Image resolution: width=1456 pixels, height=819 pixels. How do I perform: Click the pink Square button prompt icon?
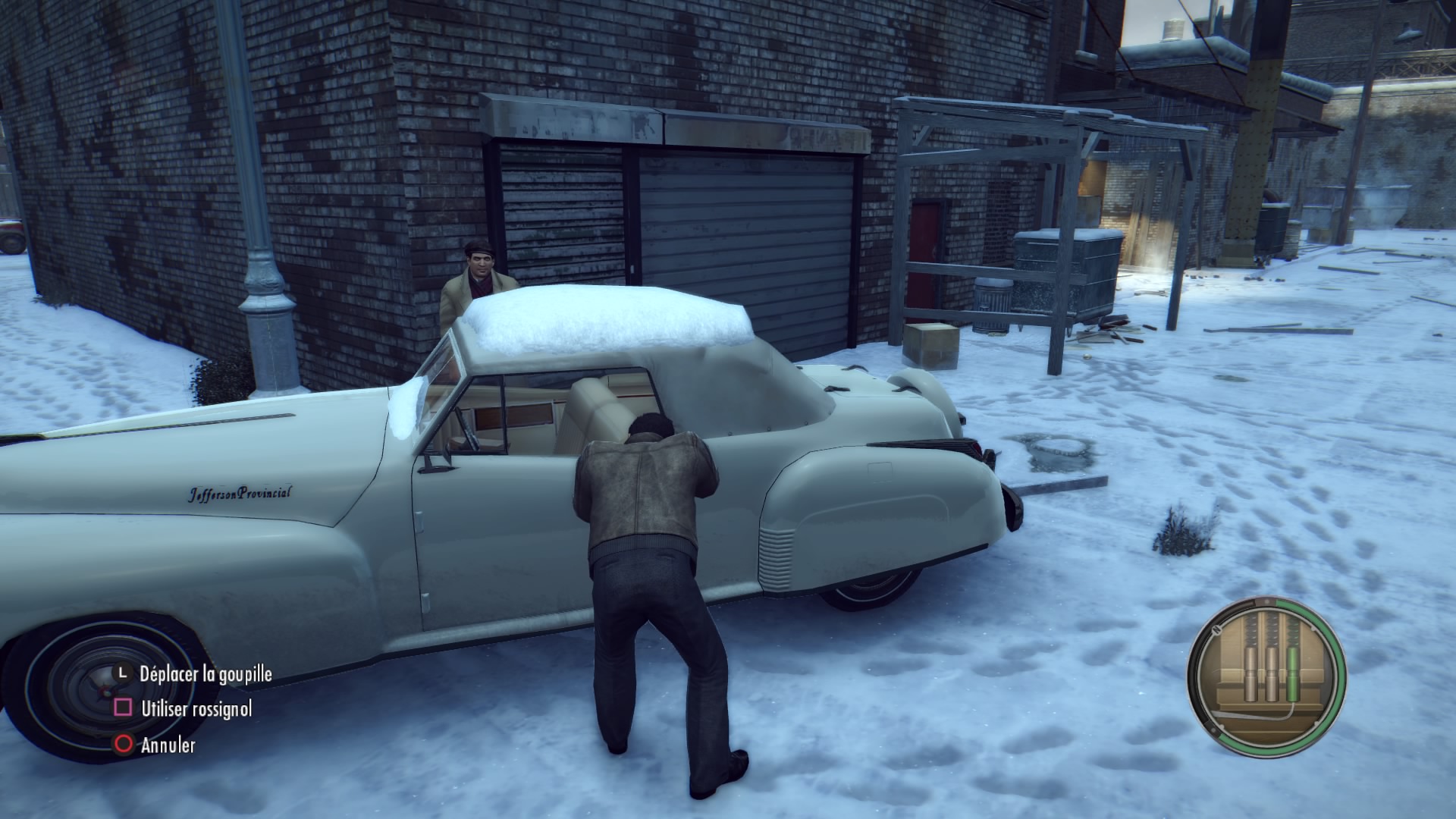(x=122, y=707)
